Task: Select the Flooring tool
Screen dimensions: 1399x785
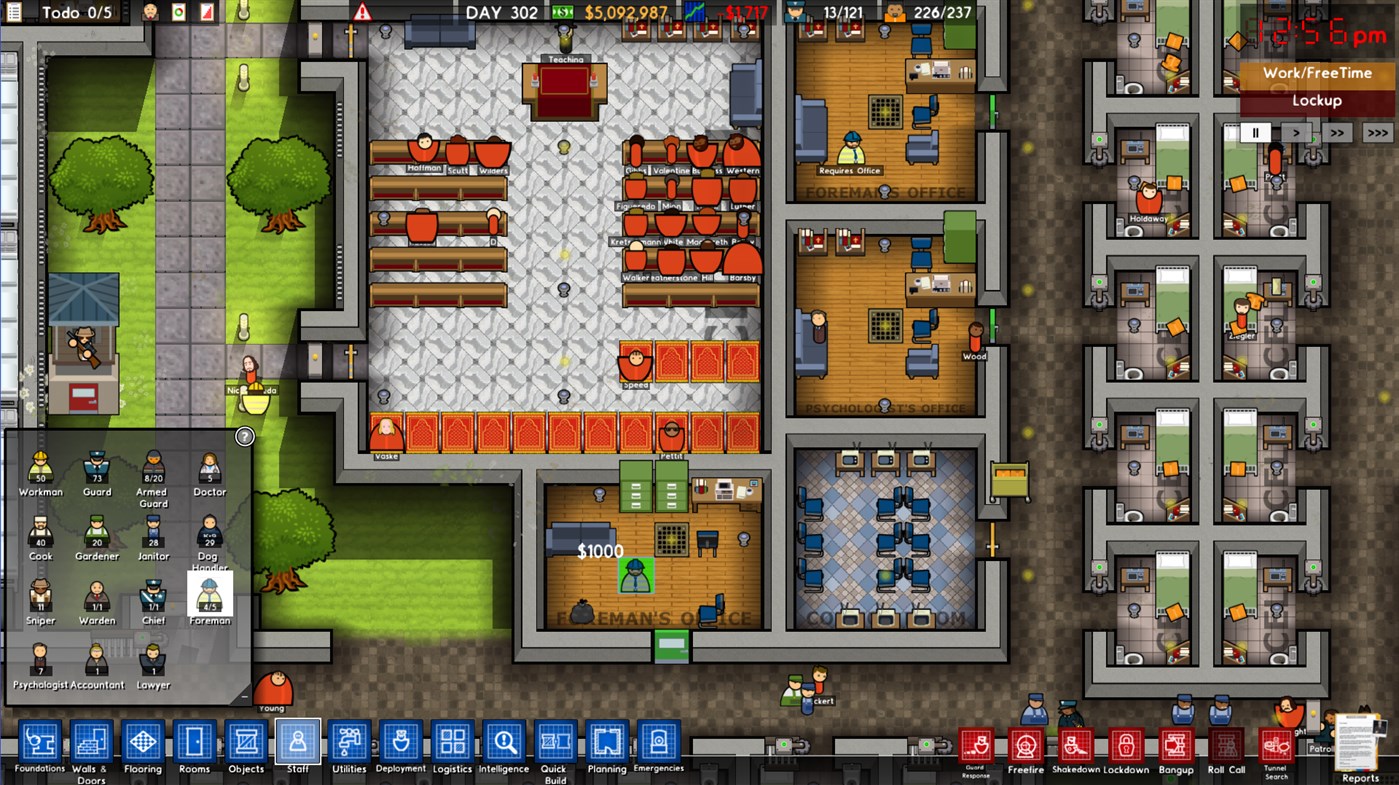Action: (142, 743)
